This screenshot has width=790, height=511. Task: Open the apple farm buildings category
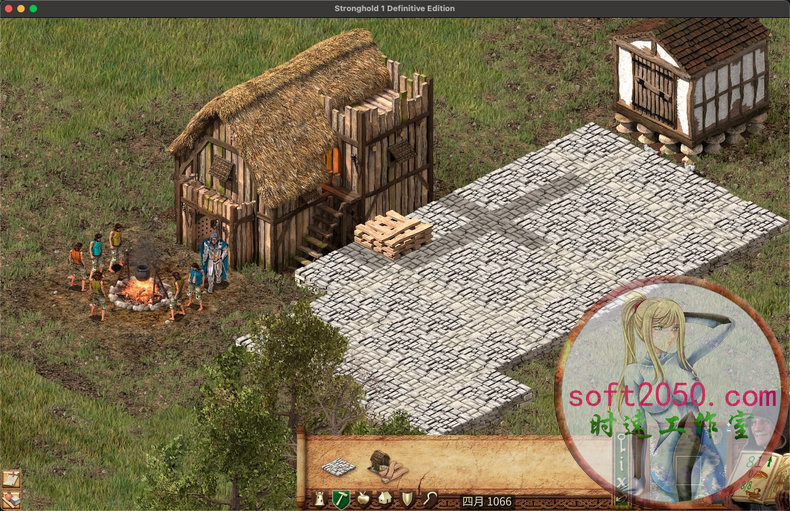click(x=363, y=498)
